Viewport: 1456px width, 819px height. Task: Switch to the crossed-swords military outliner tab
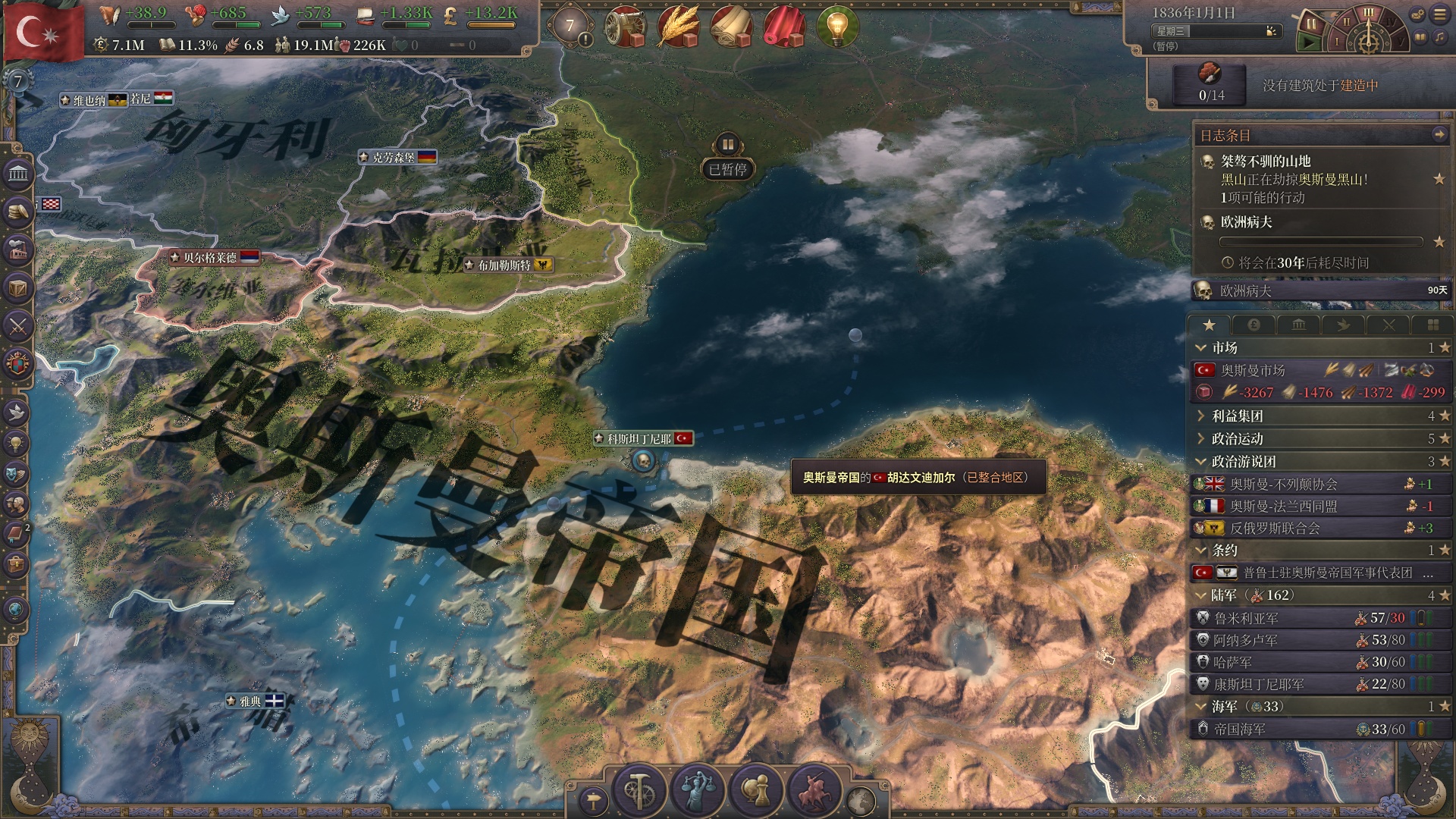point(1389,325)
